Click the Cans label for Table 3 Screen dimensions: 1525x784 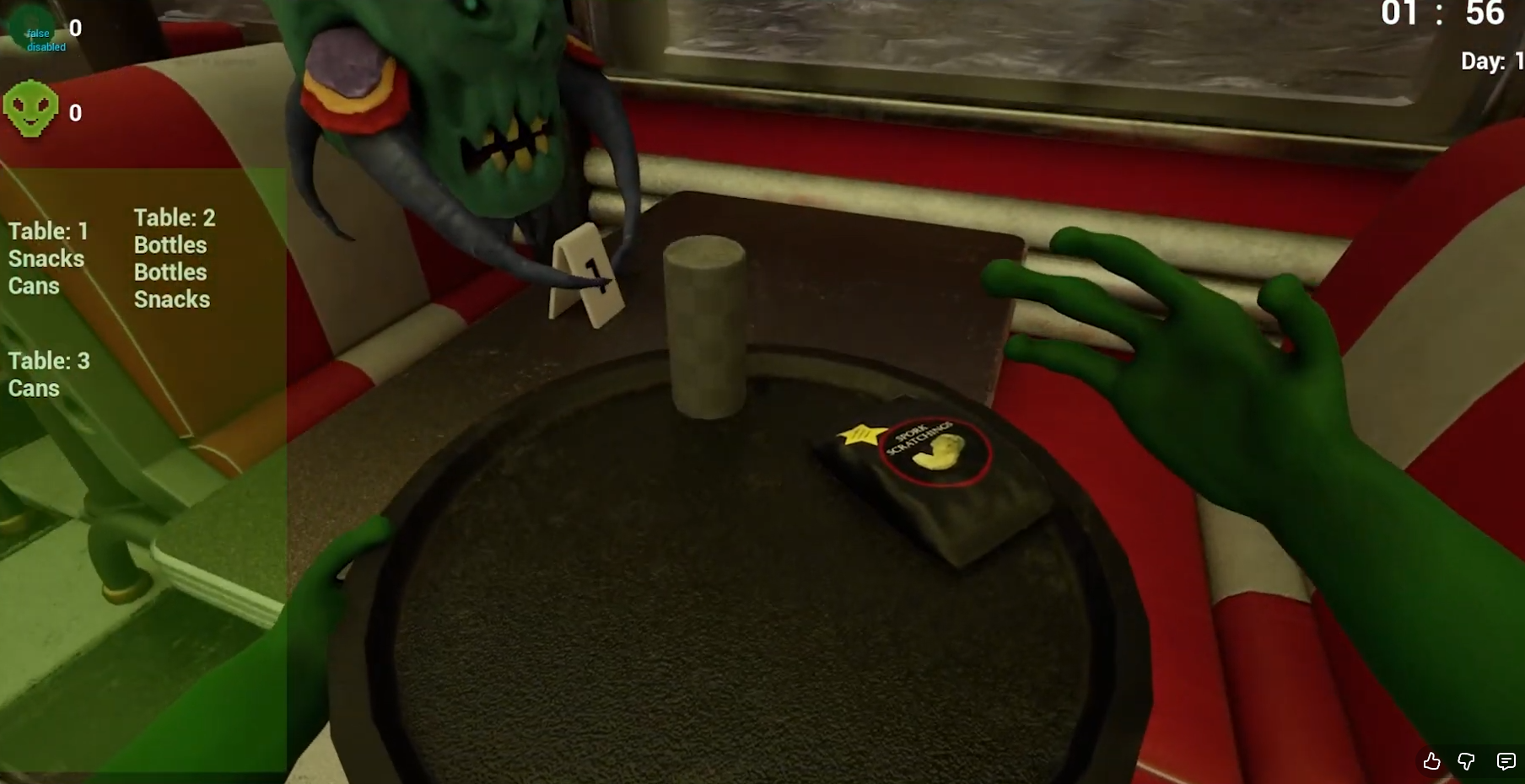tap(34, 389)
